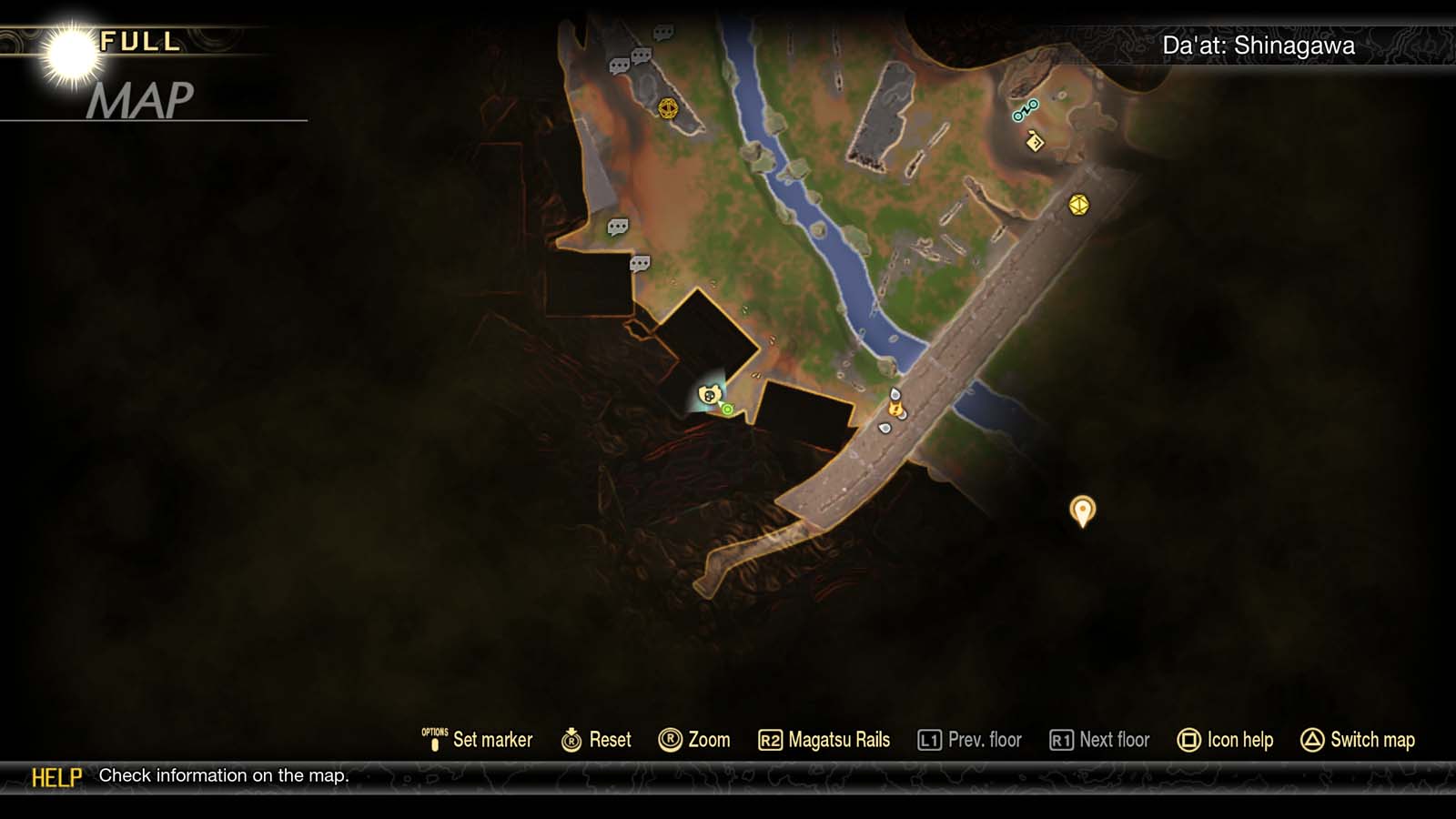This screenshot has height=819, width=1456.
Task: Click Next floor in the bottom bar
Action: click(x=1099, y=740)
